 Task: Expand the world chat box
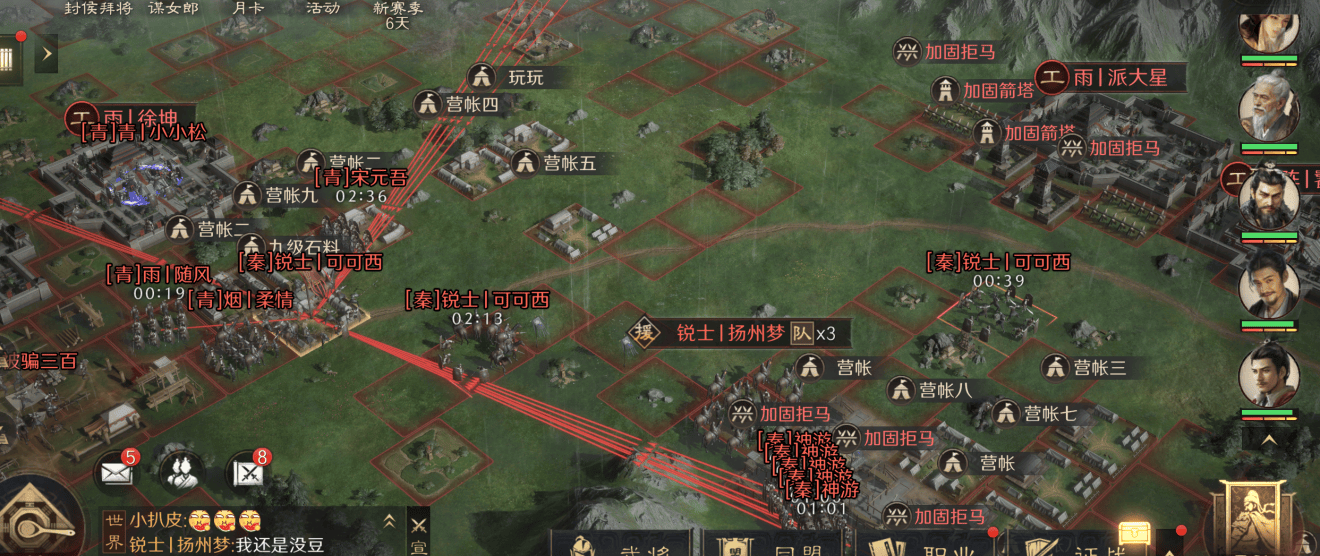pyautogui.click(x=388, y=520)
